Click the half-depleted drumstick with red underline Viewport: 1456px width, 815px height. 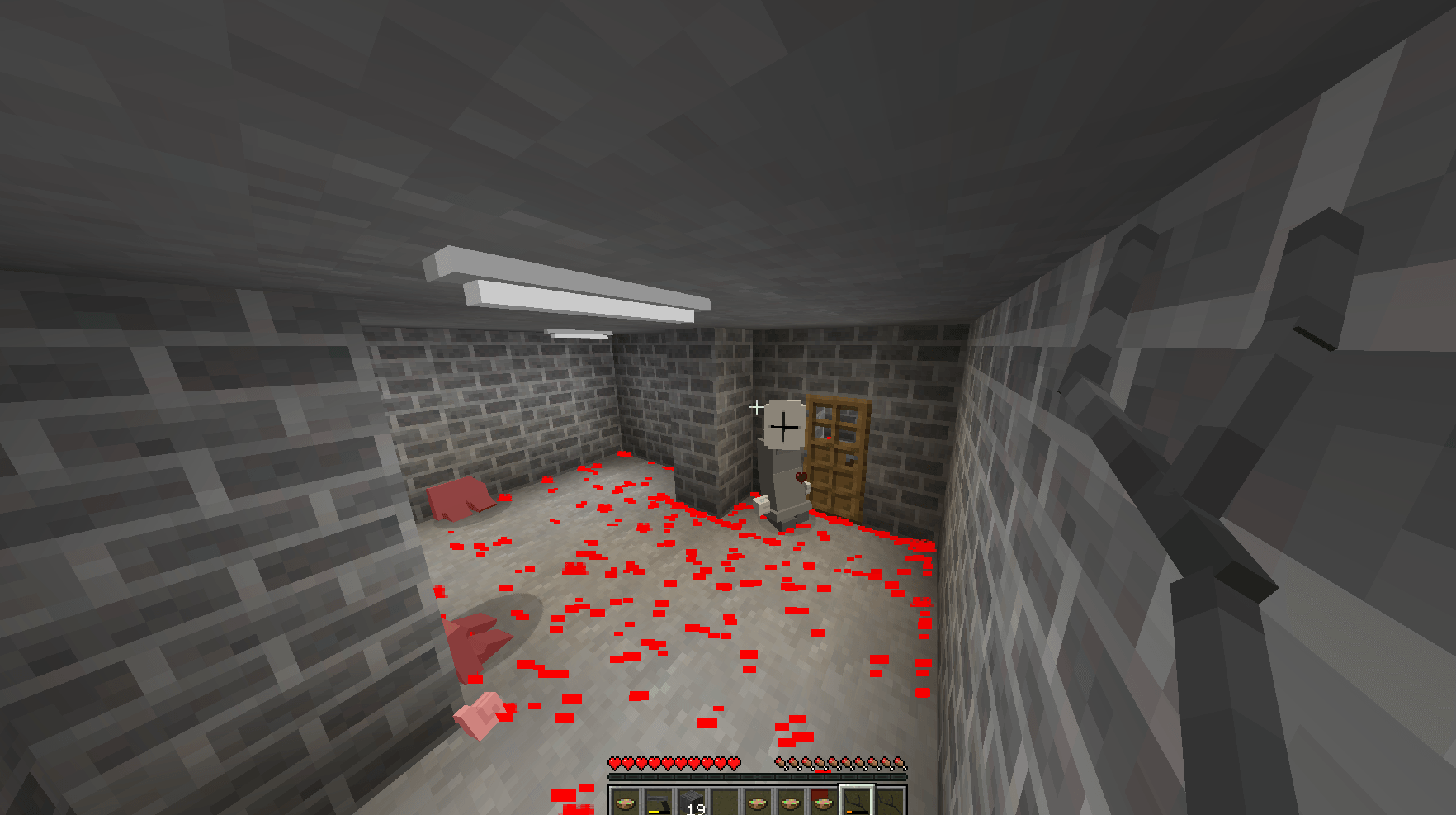pos(823,762)
